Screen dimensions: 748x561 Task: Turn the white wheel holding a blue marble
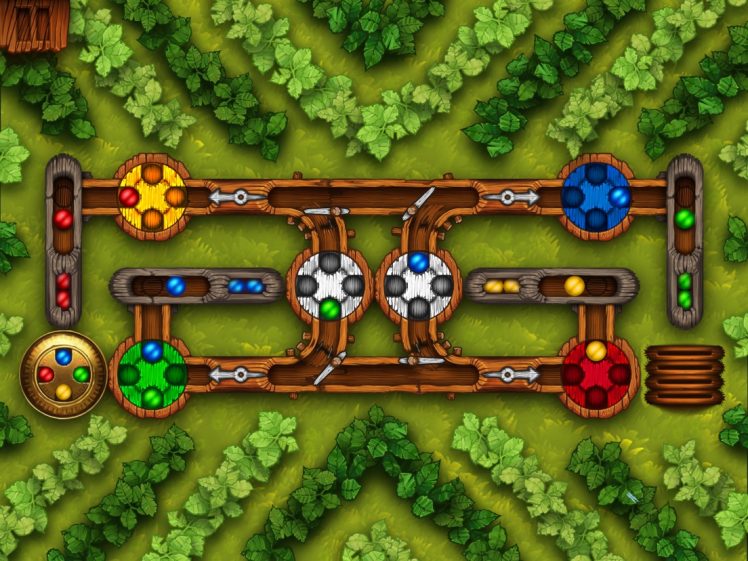418,286
